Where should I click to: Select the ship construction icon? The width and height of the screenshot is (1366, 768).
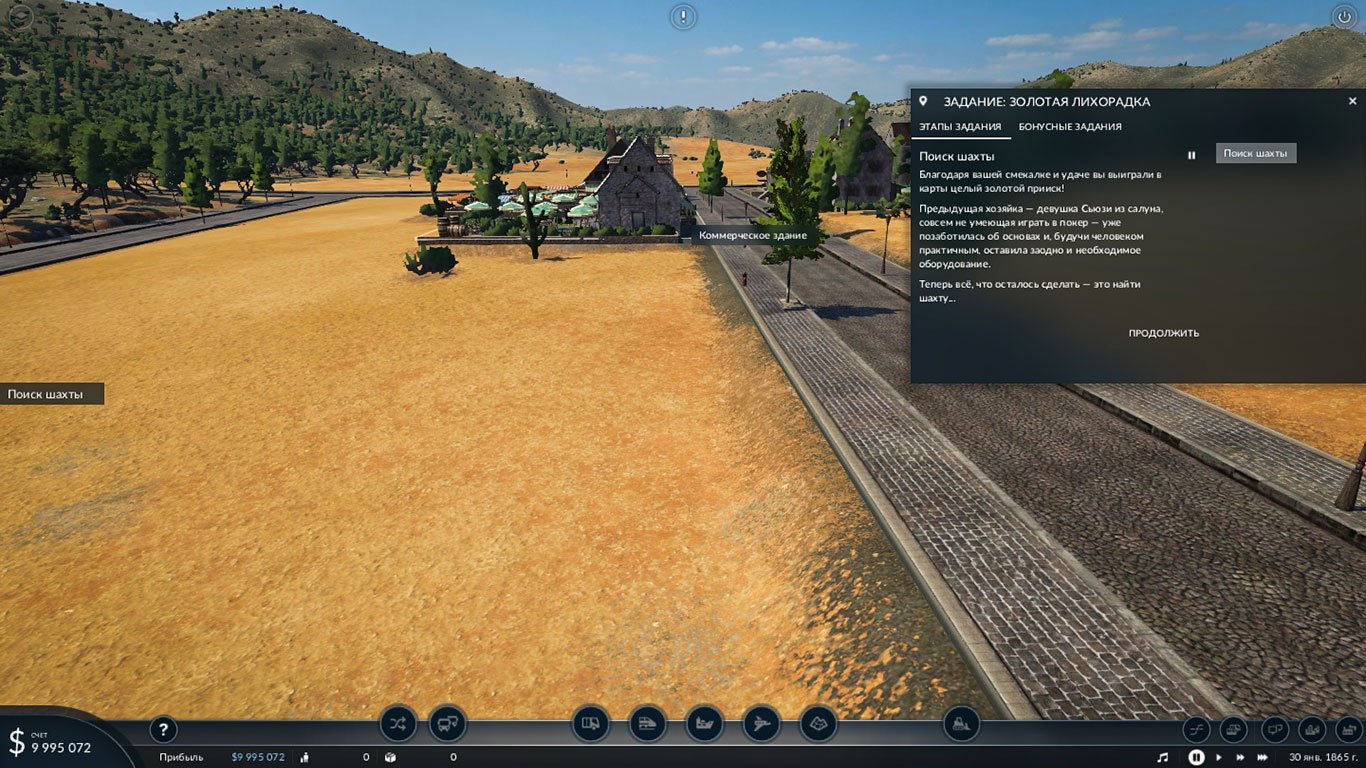[x=704, y=725]
